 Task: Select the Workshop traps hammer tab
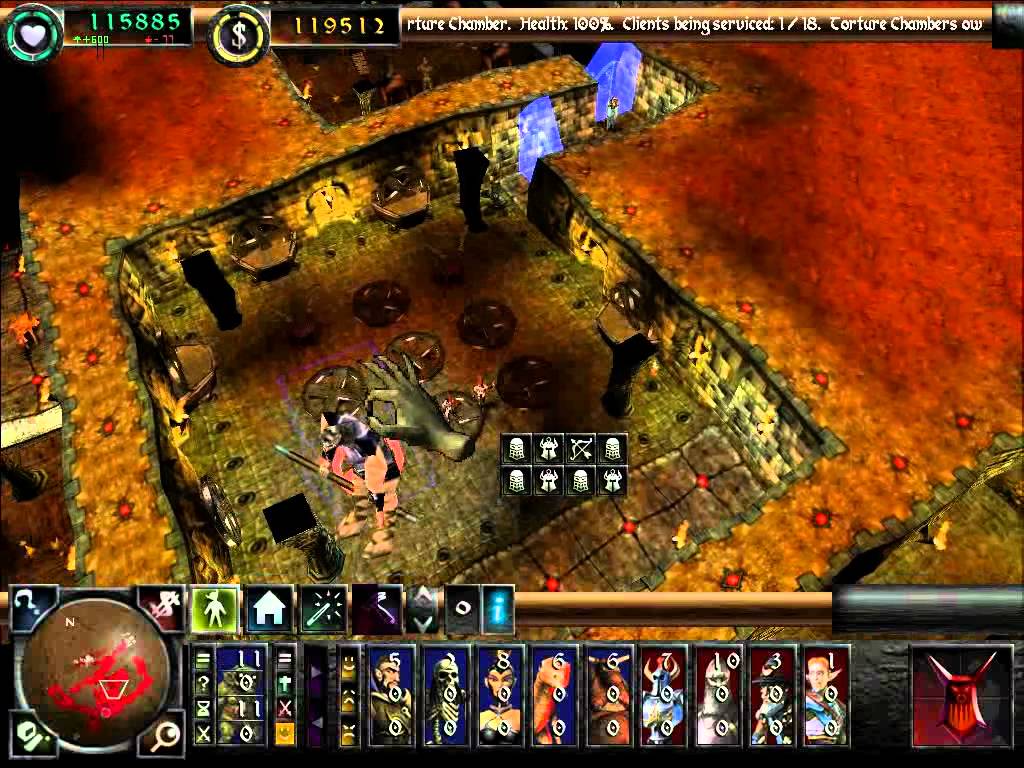(x=376, y=608)
